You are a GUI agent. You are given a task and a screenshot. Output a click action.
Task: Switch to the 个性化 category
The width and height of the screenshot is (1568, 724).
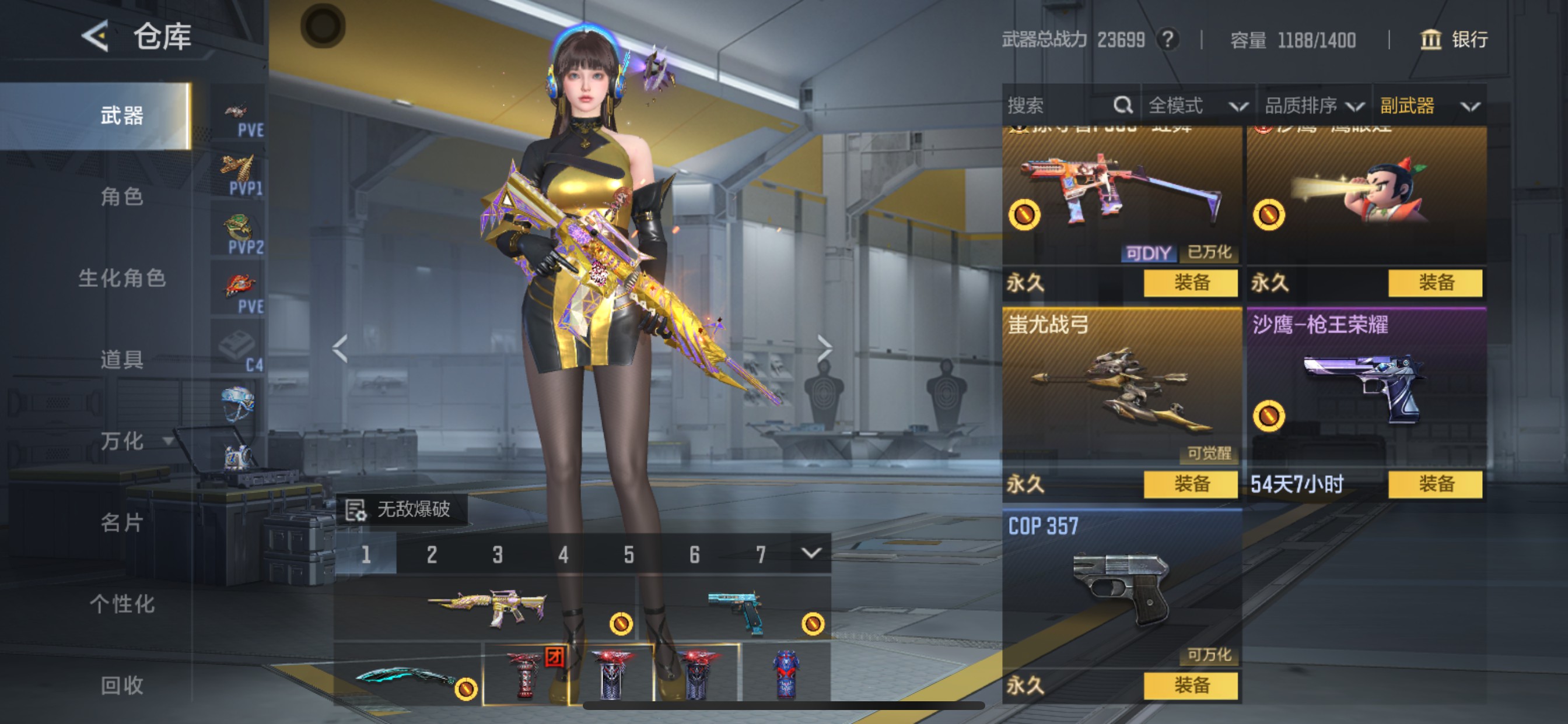click(x=122, y=604)
